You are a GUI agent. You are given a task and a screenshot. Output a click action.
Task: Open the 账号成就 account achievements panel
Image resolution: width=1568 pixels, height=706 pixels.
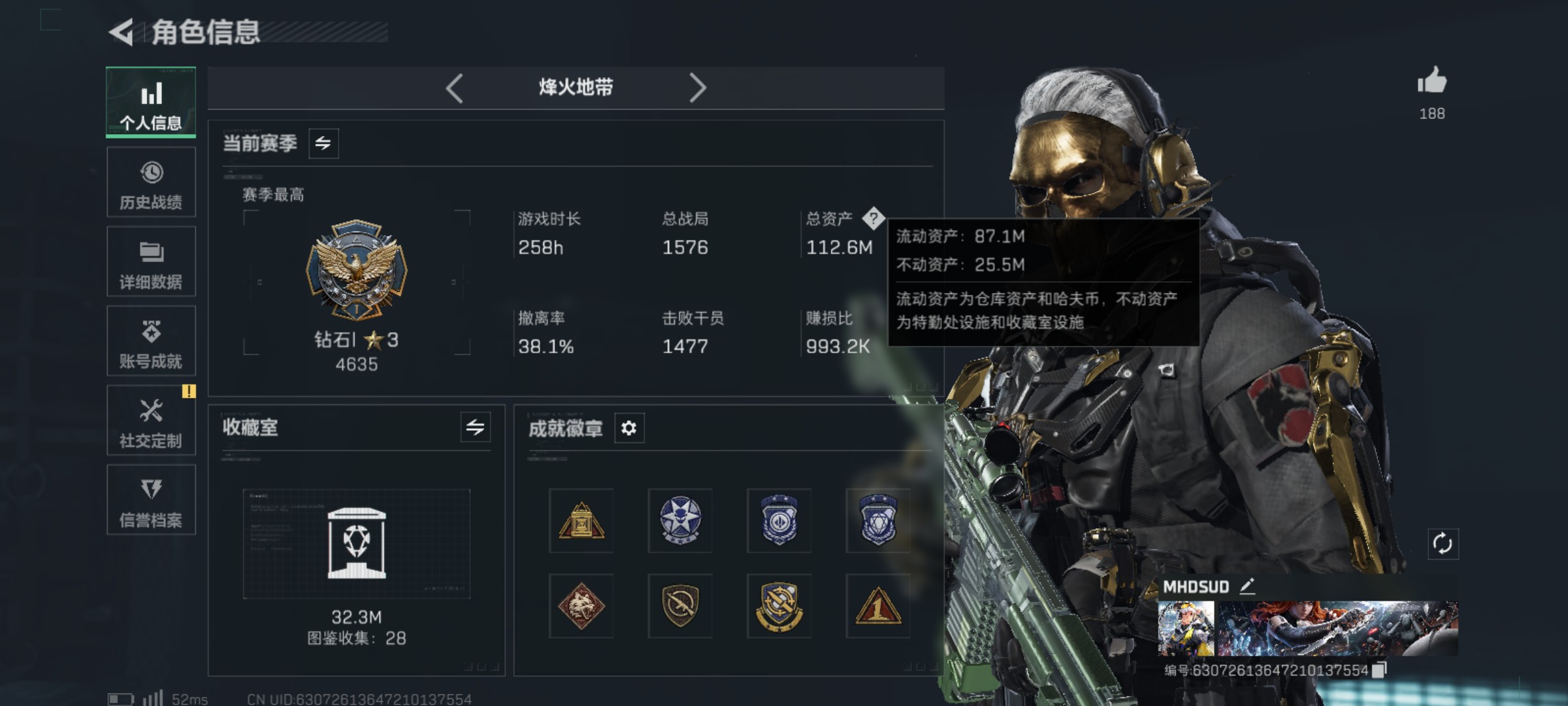(151, 341)
